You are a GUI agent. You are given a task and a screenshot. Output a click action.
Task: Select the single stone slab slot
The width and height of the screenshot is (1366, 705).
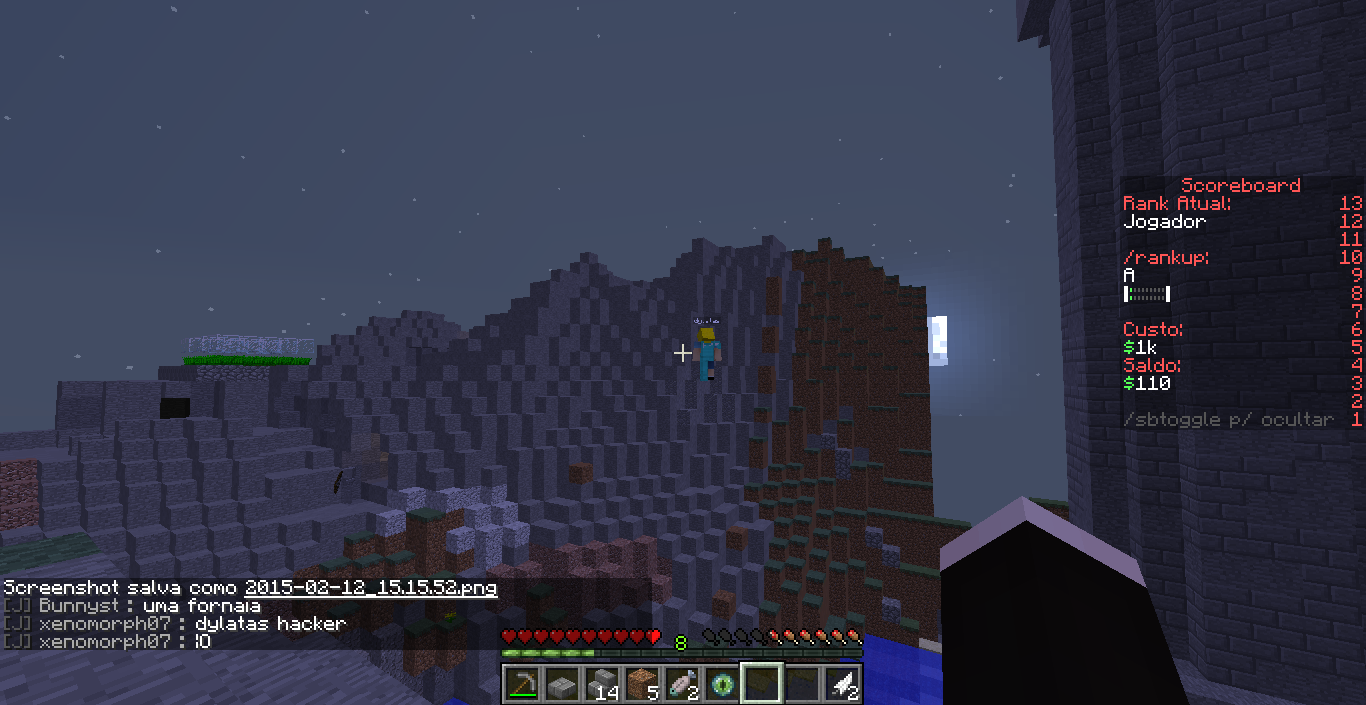[562, 684]
